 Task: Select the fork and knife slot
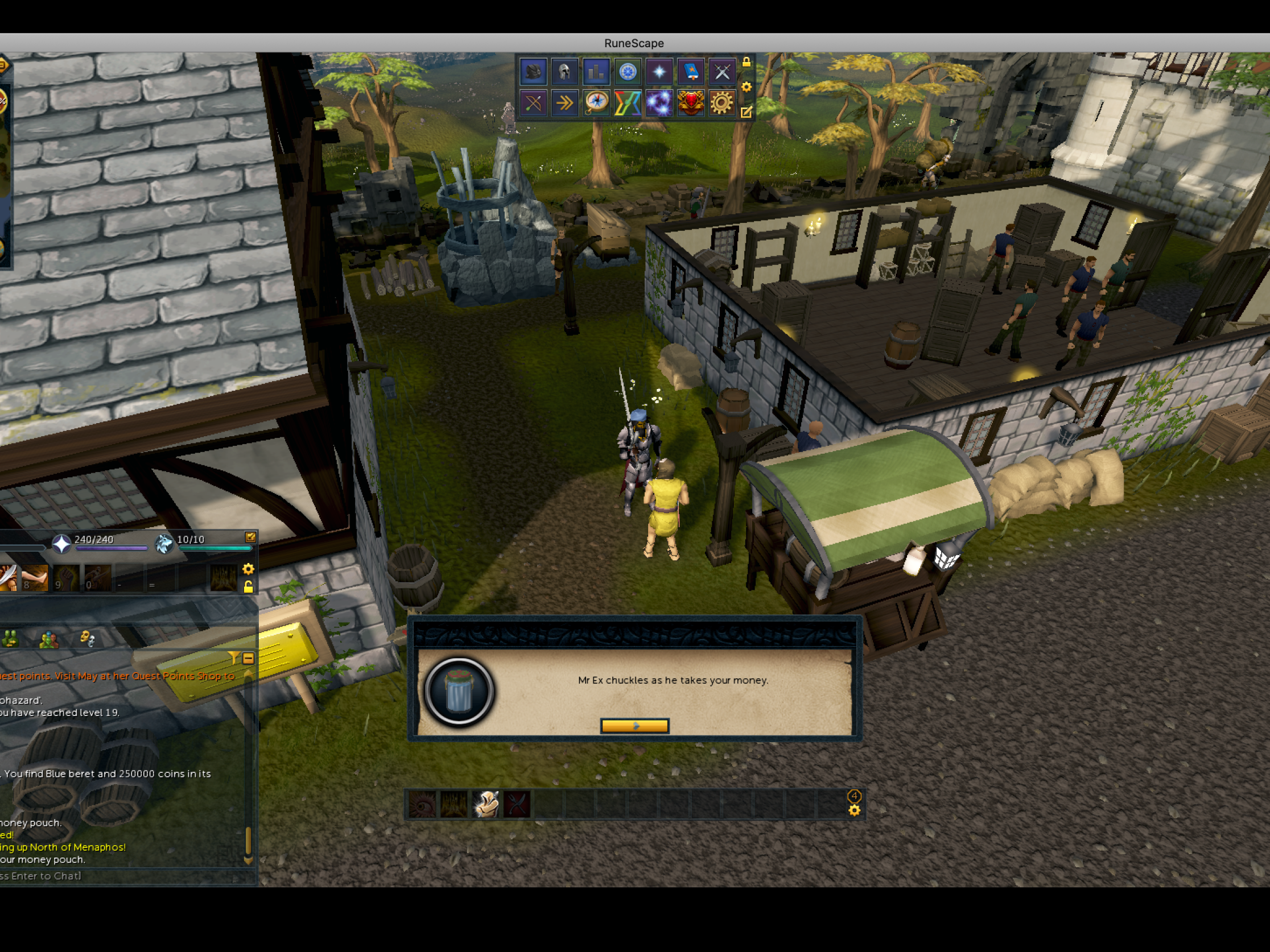[517, 804]
